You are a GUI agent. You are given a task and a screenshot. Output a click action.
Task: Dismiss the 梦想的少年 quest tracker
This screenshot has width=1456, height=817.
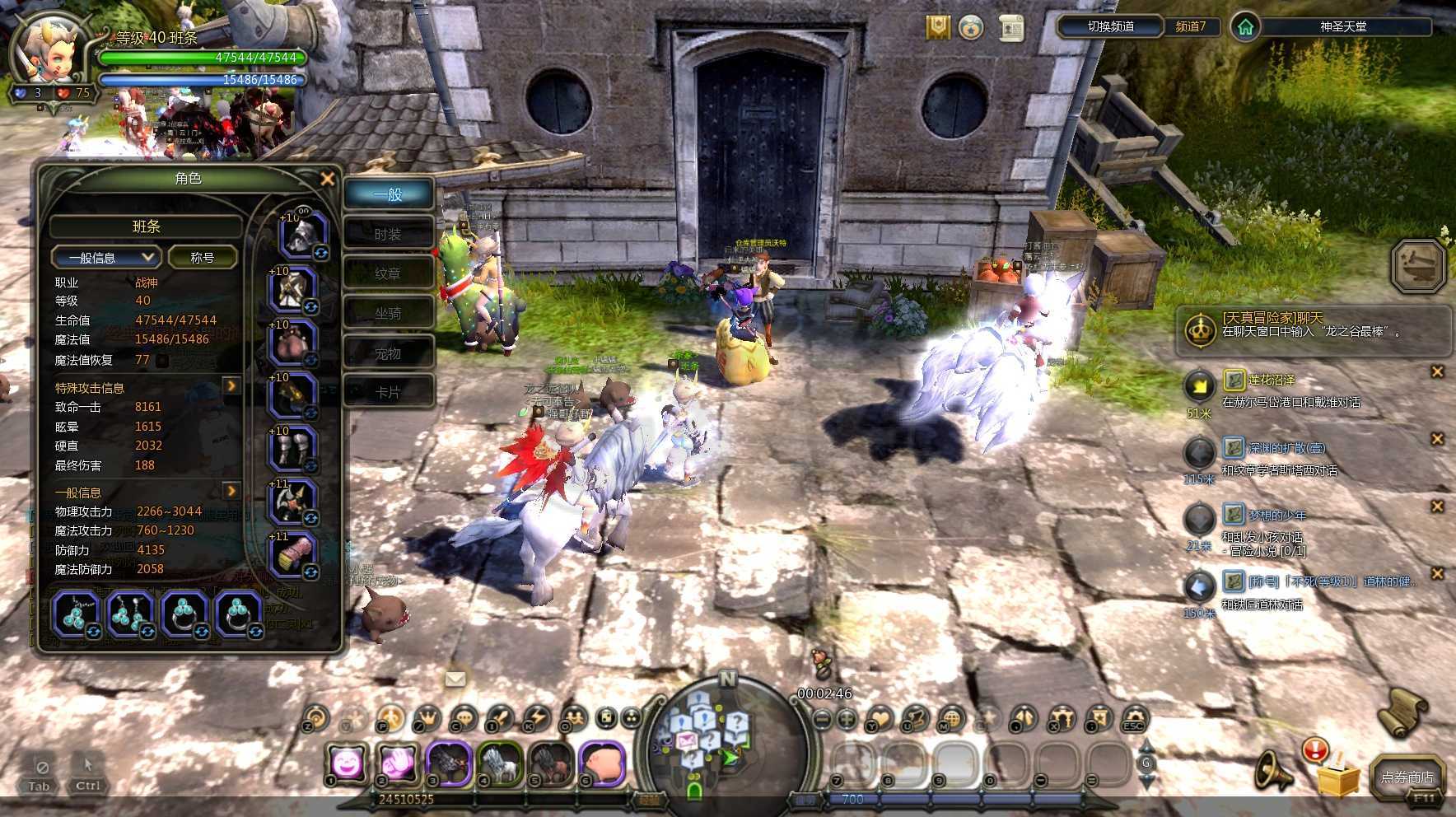1437,507
